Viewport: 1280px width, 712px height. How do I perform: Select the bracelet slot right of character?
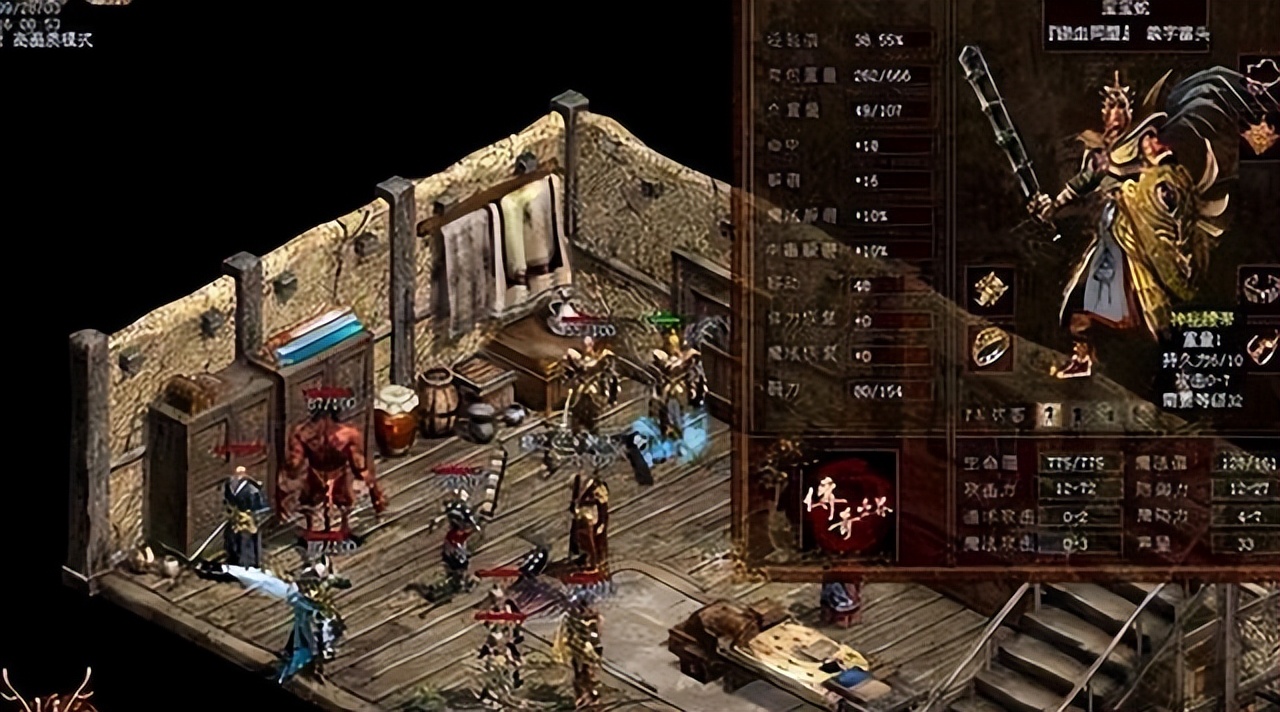(1262, 288)
